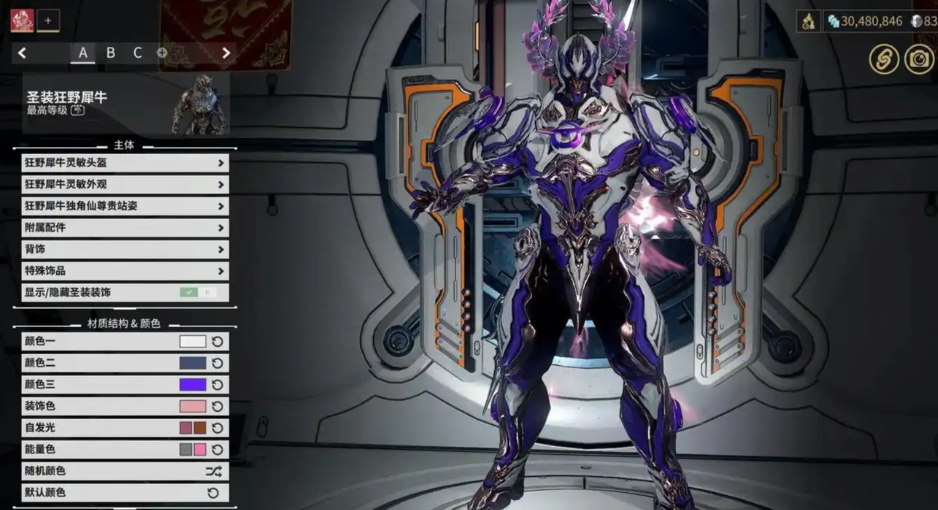Go to the previous config with left arrow
This screenshot has height=510, width=938.
[x=23, y=53]
